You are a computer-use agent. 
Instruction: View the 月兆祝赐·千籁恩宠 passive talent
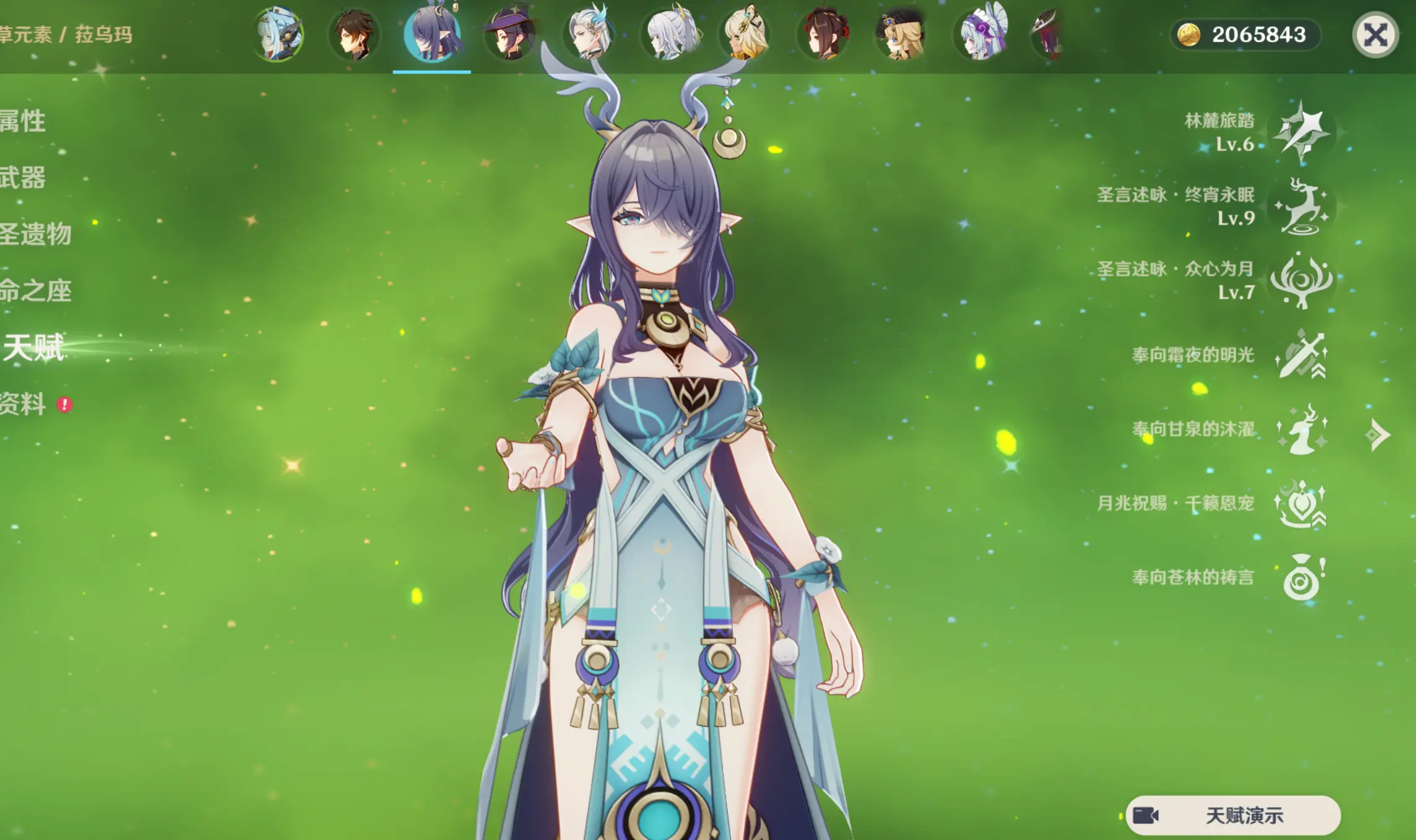click(x=1301, y=504)
